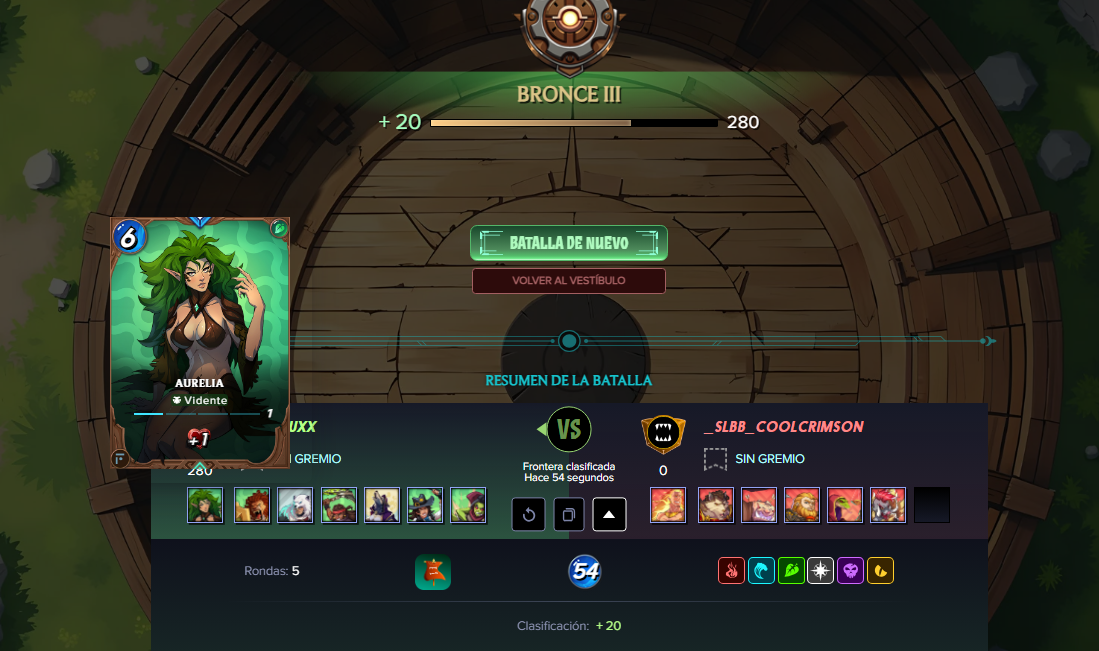This screenshot has width=1099, height=651.
Task: Collapse the battle summary with the up arrow
Action: [610, 515]
